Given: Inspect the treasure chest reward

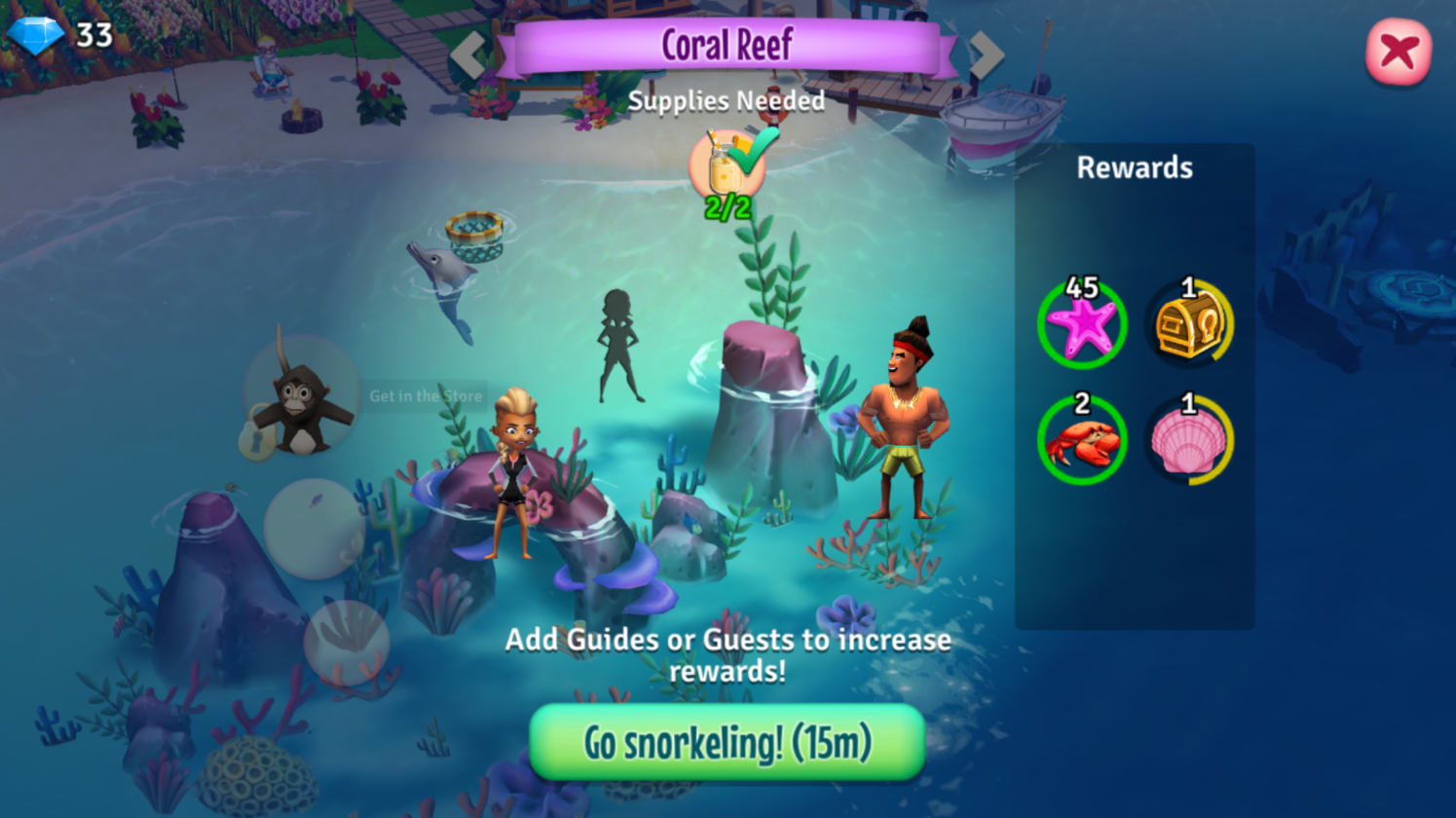Looking at the screenshot, I should point(1188,325).
